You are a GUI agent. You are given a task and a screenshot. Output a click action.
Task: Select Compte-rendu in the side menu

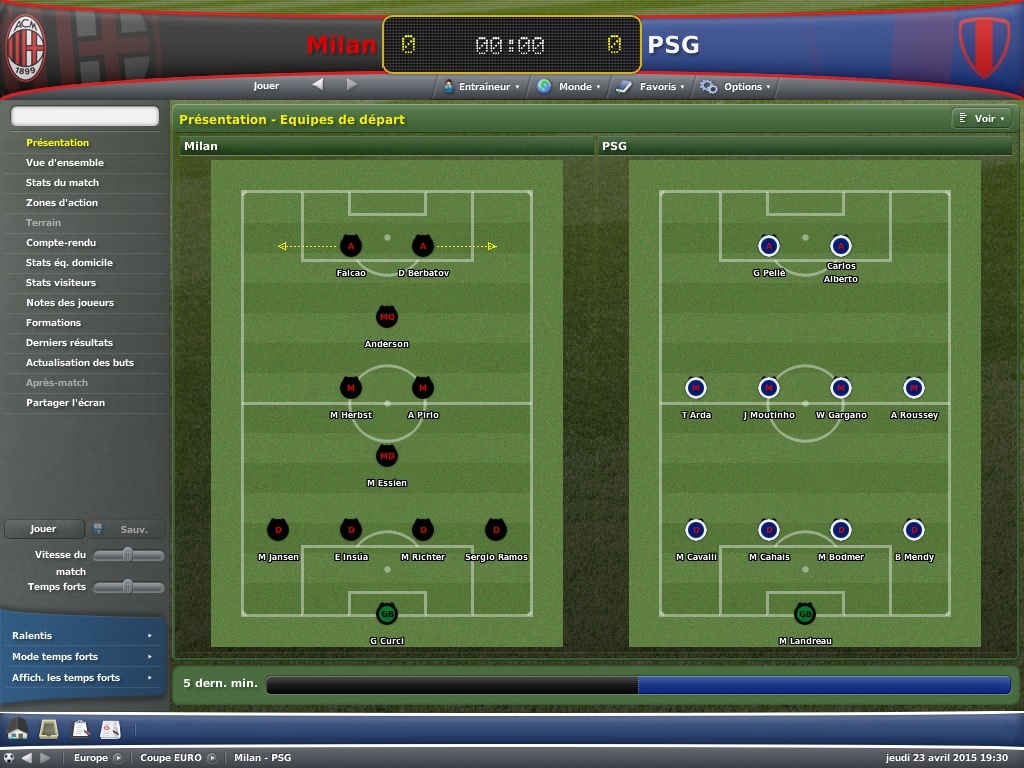point(61,243)
